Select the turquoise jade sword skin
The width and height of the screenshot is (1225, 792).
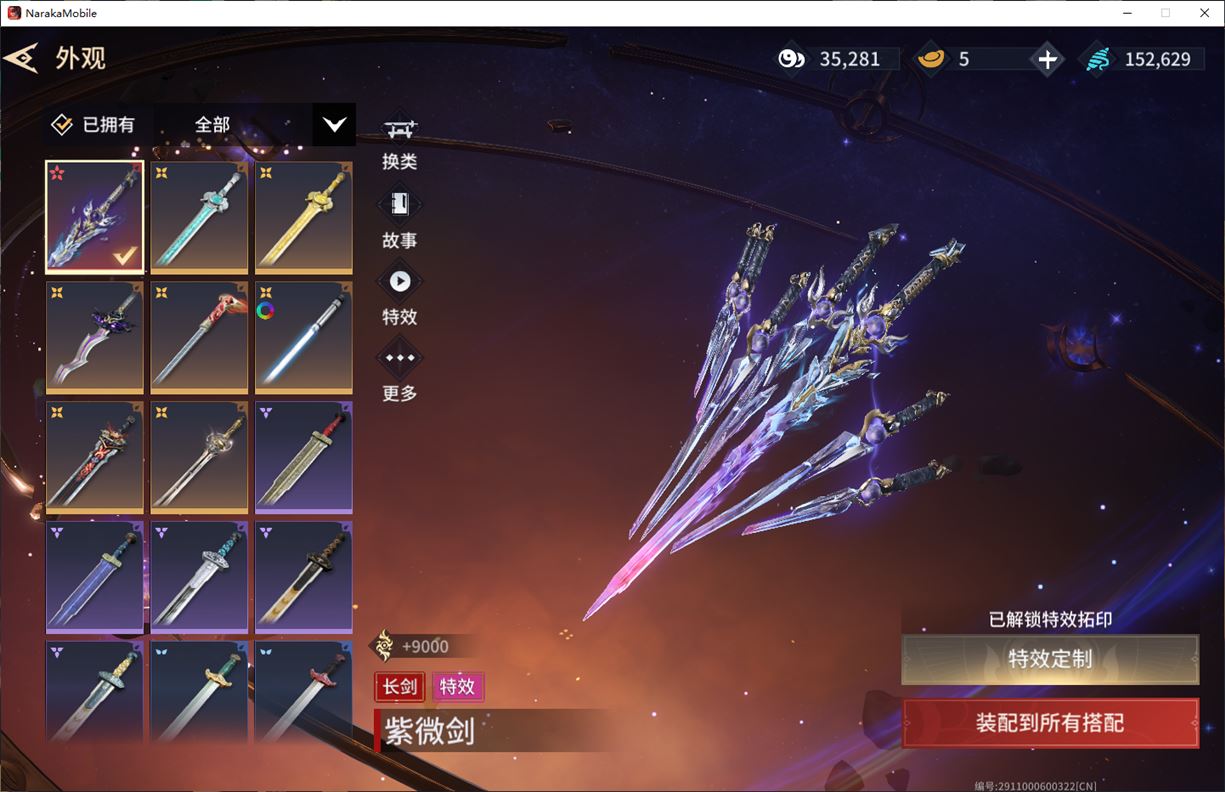199,217
